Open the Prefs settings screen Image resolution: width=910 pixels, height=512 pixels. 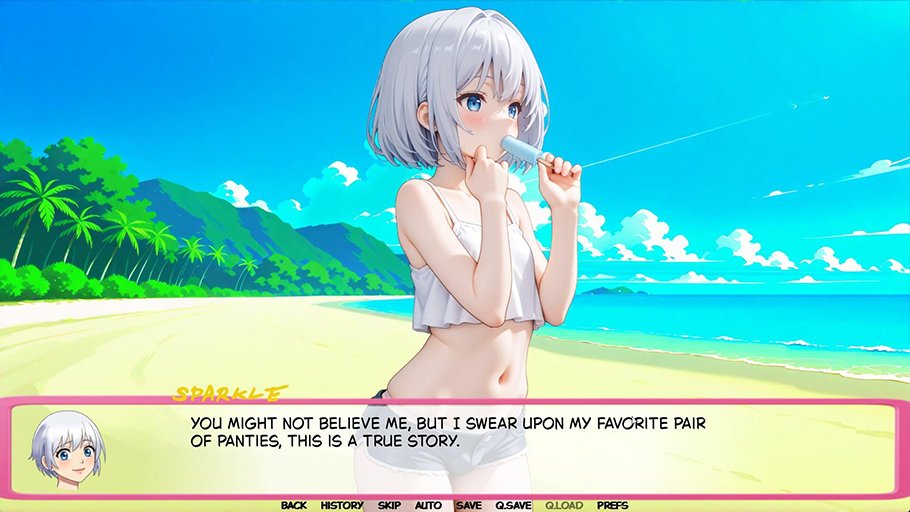(612, 505)
